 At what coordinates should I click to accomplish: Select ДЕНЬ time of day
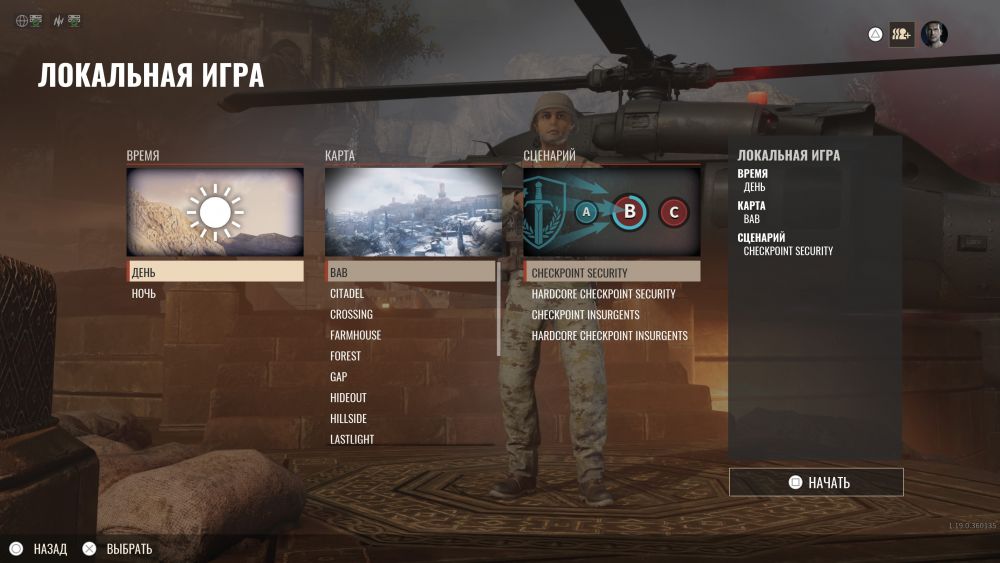[215, 272]
